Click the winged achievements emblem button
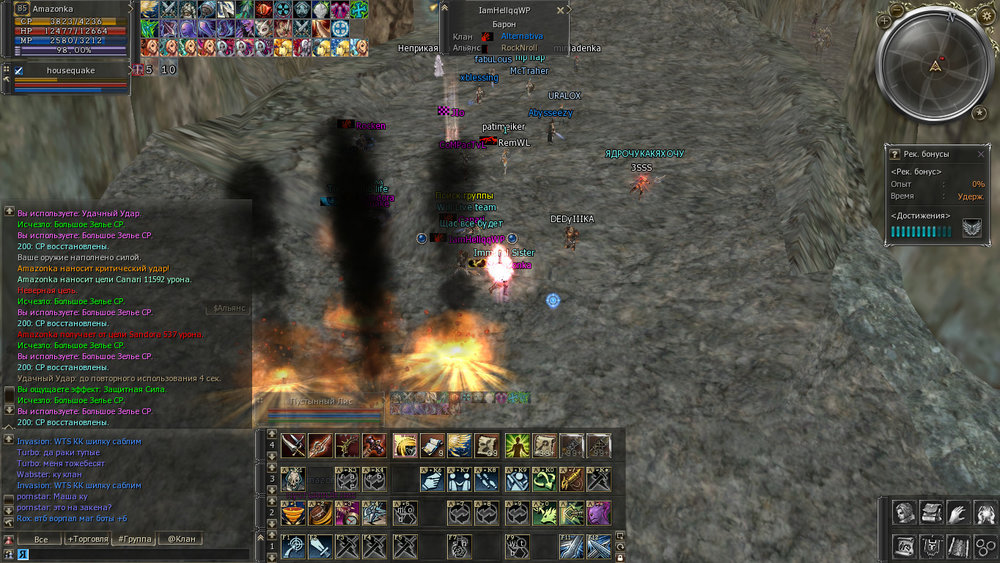The height and width of the screenshot is (563, 1000). (x=971, y=230)
